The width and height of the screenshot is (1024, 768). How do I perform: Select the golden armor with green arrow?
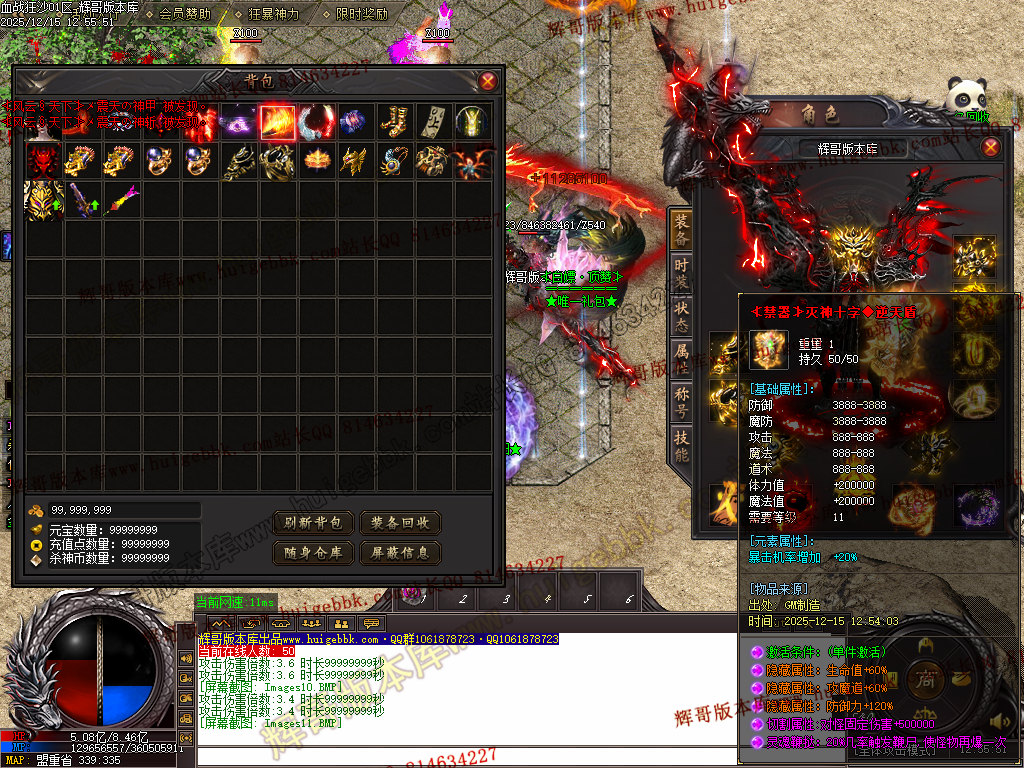pyautogui.click(x=43, y=200)
